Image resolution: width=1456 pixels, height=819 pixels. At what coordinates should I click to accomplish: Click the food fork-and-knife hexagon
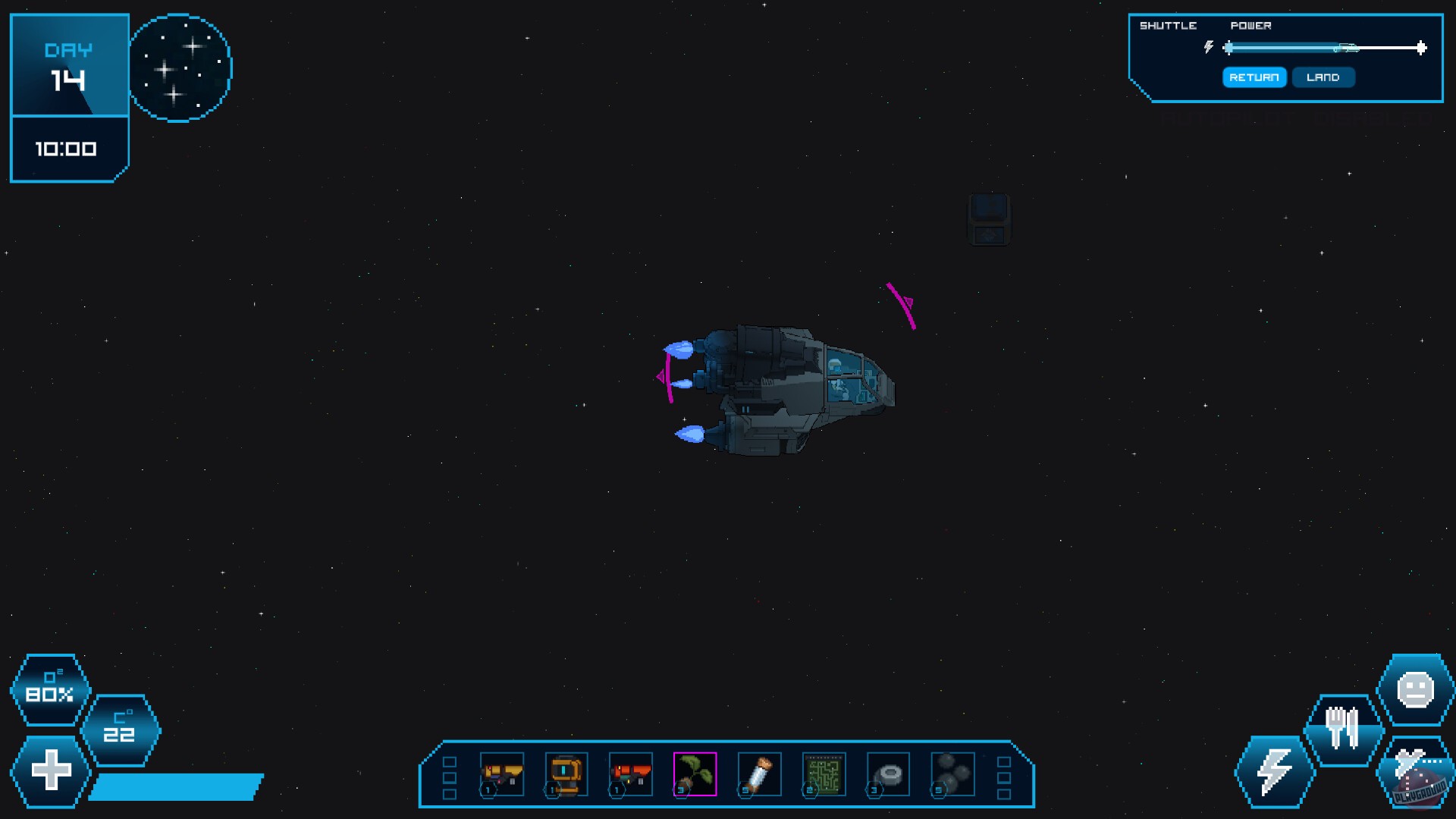(1346, 726)
